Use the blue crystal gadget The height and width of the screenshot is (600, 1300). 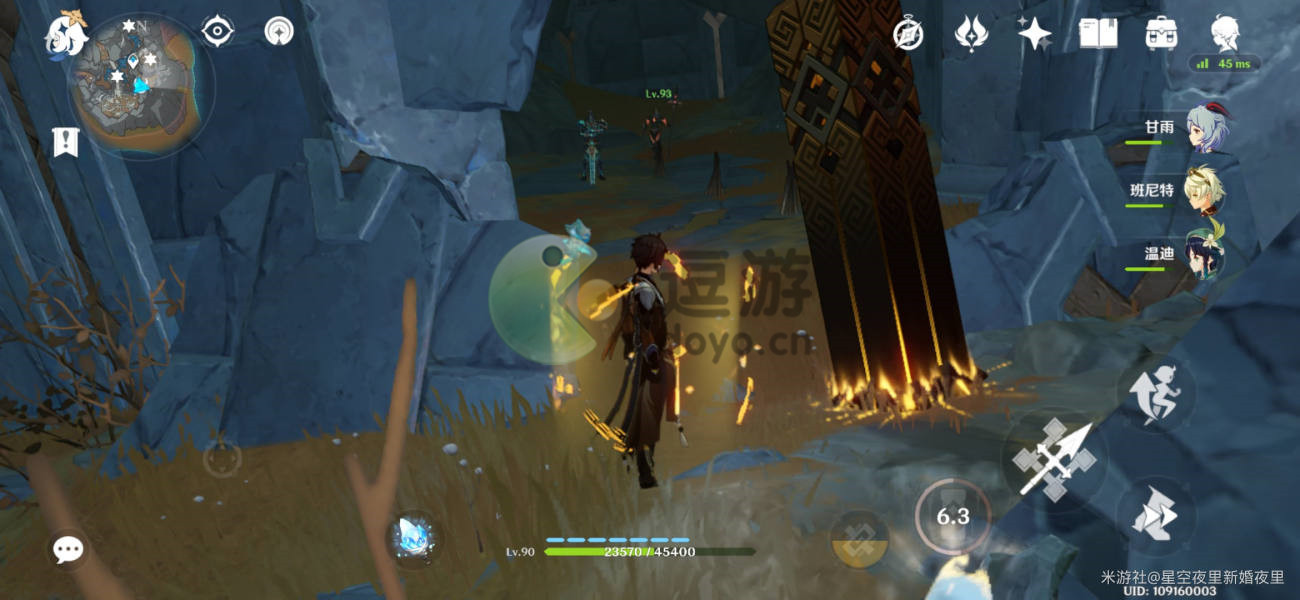click(x=414, y=537)
